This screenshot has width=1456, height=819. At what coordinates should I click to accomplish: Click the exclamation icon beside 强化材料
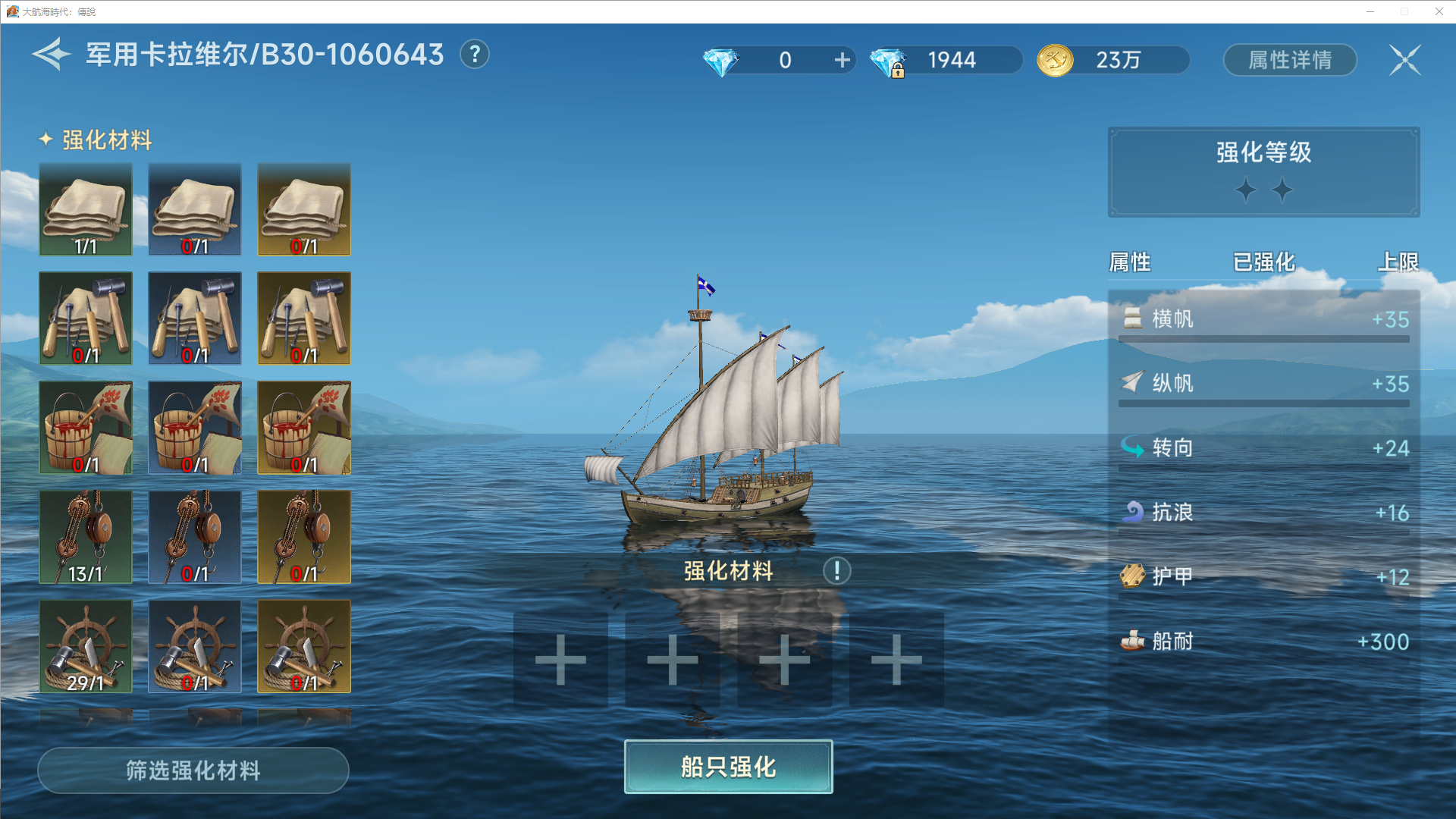(x=836, y=572)
